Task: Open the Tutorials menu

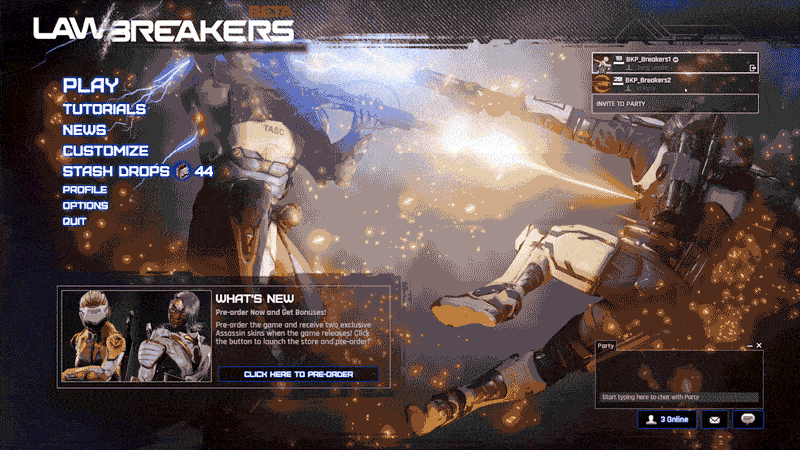Action: pyautogui.click(x=104, y=109)
